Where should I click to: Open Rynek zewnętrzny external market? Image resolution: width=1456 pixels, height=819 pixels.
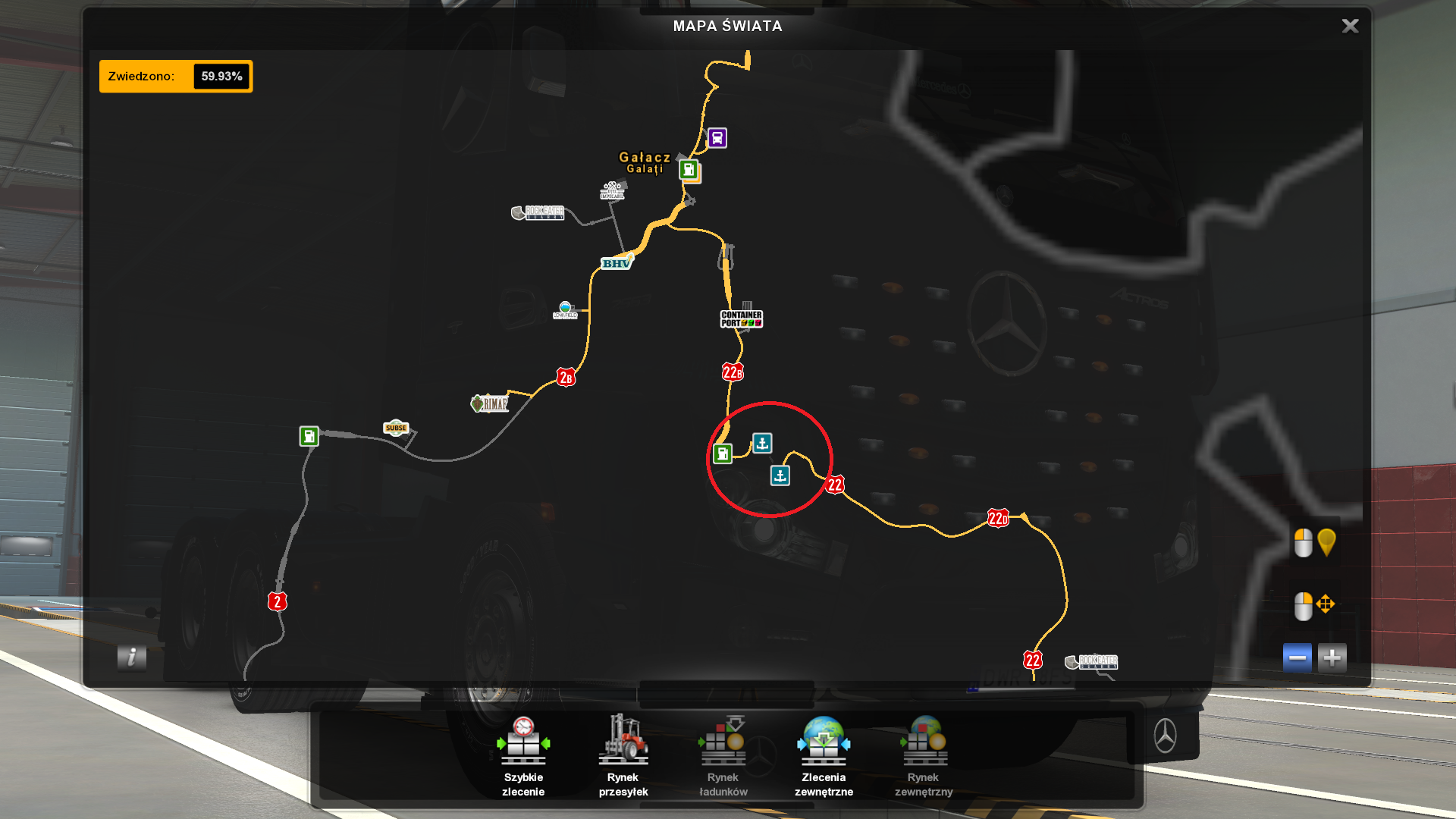(x=924, y=756)
